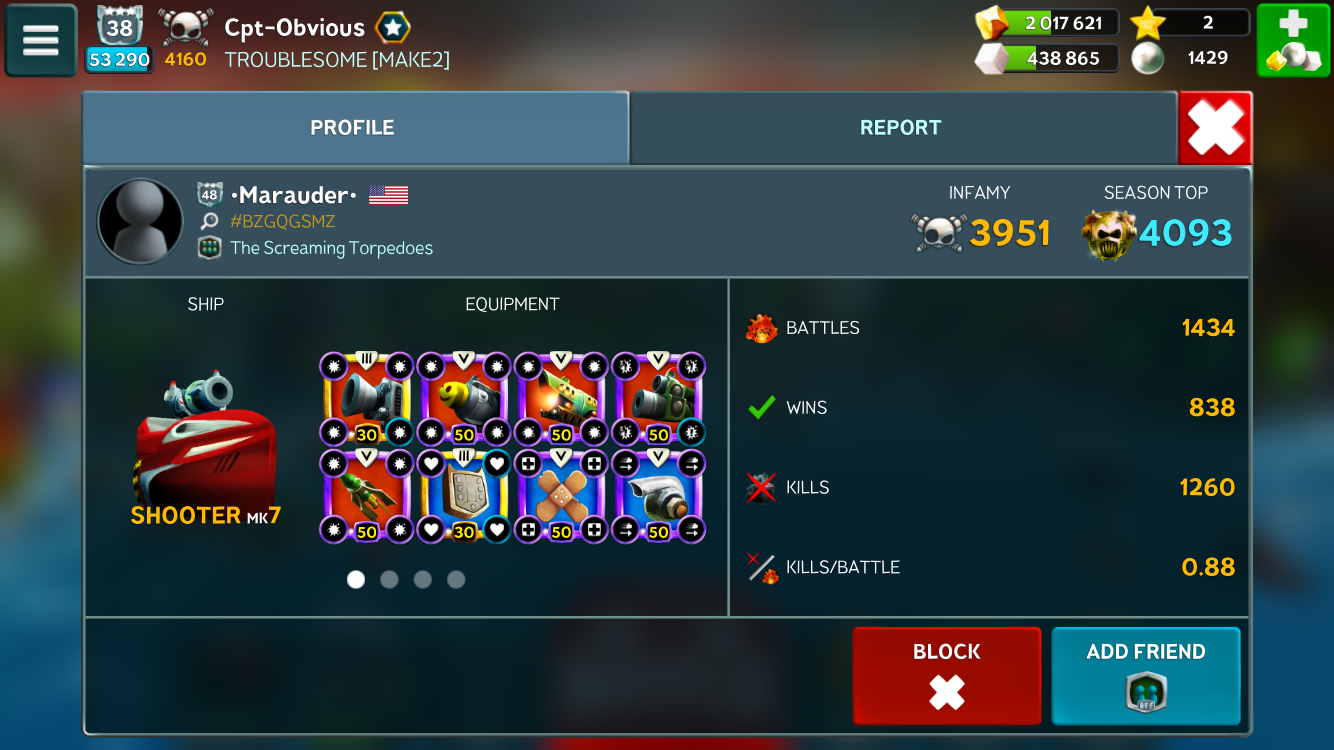
Task: Select the Profile tab
Action: point(352,128)
